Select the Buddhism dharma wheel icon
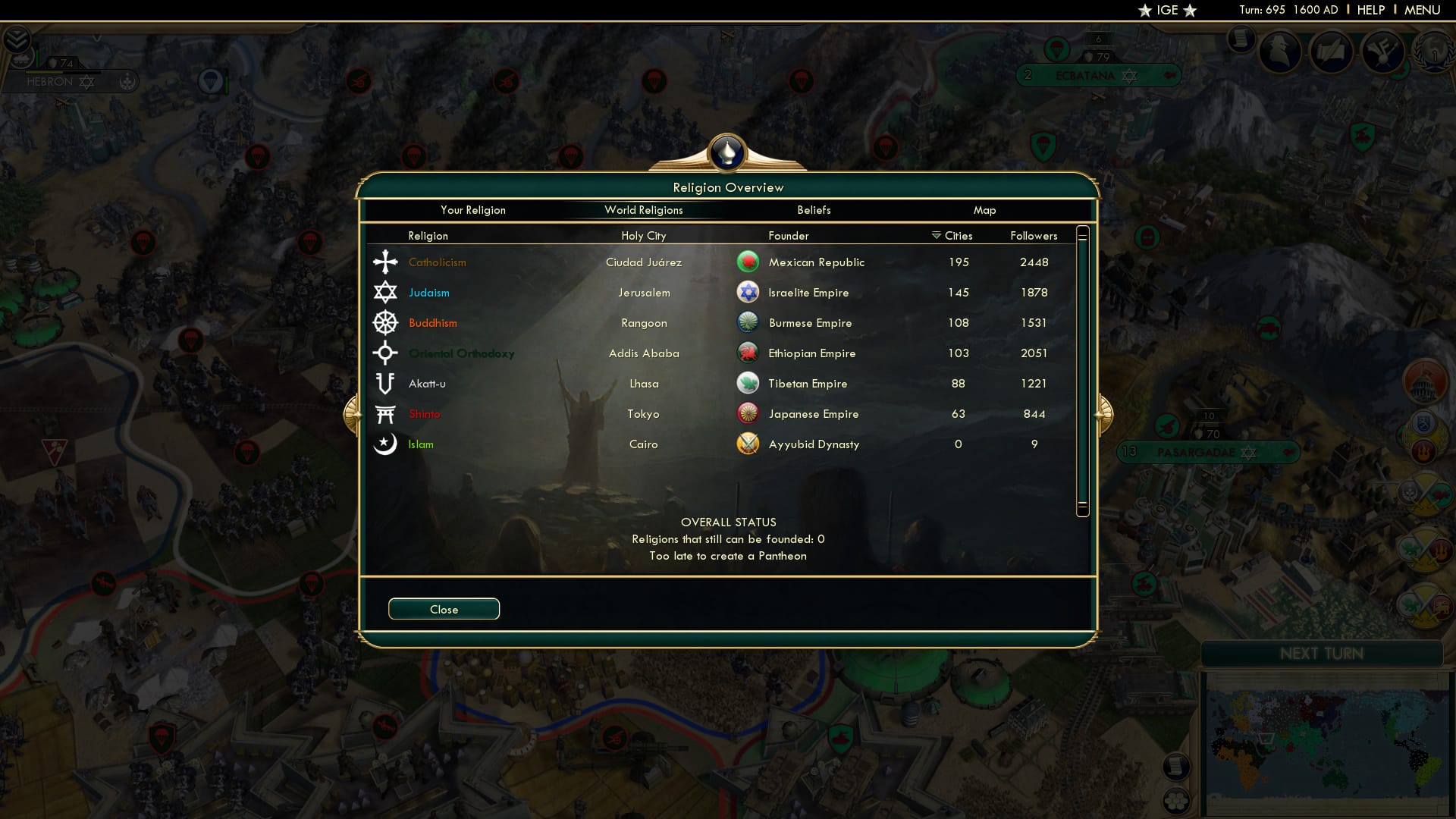 [386, 322]
